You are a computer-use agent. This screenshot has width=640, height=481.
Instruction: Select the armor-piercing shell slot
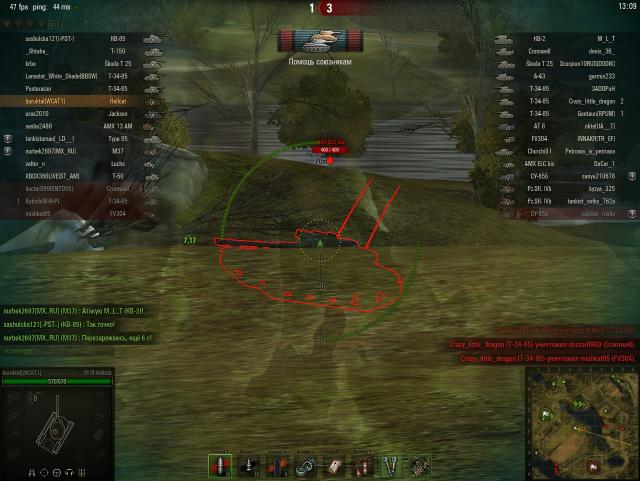[x=219, y=465]
